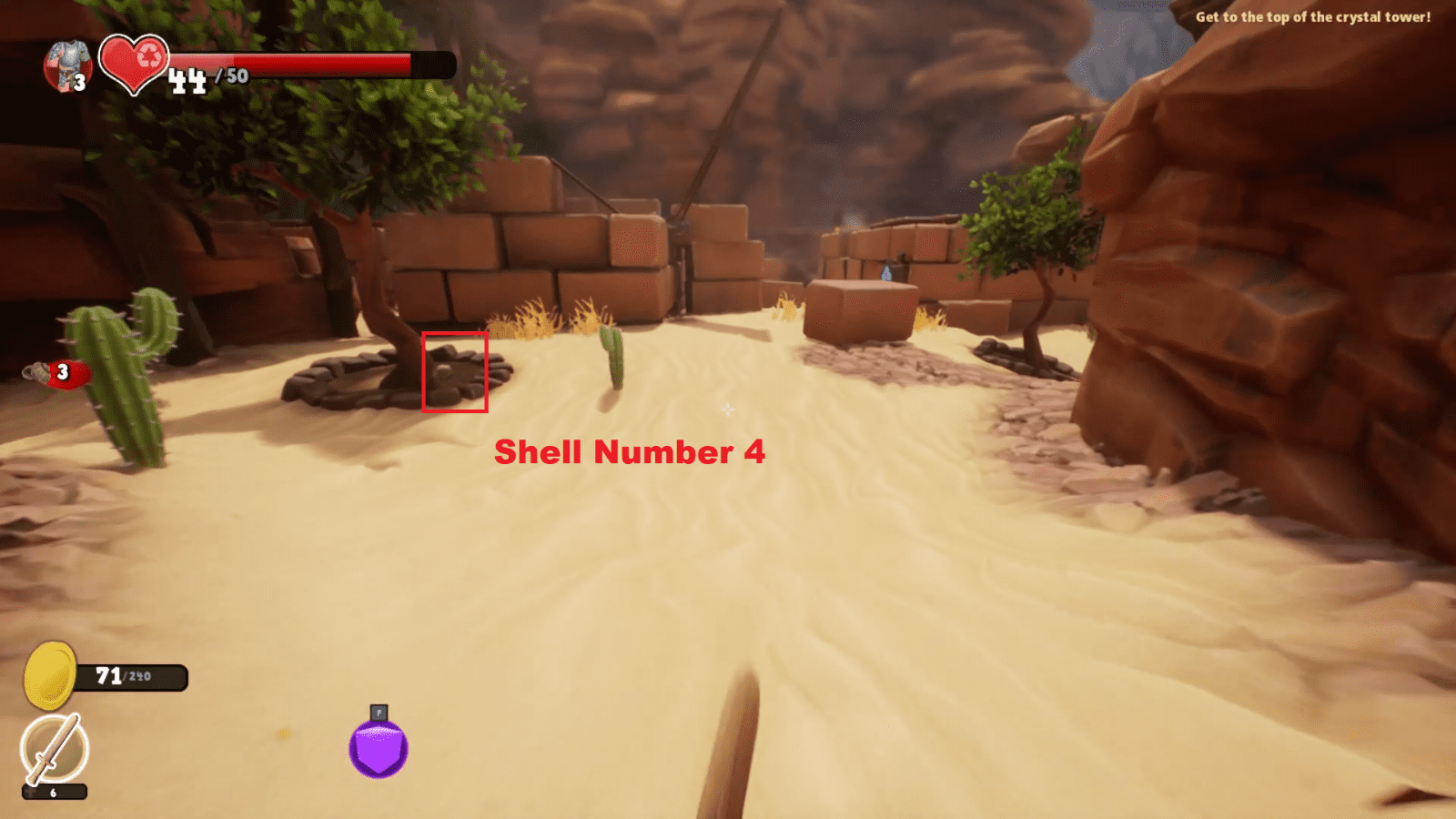Viewport: 1456px width, 819px height.
Task: Click the red rectangle shell marker
Action: point(455,371)
